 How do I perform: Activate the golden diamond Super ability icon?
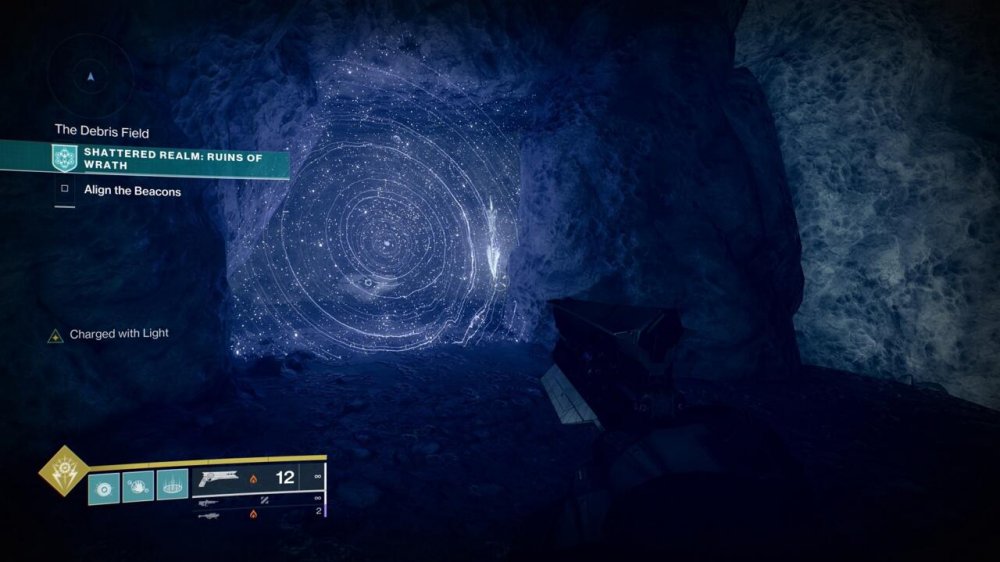(61, 470)
